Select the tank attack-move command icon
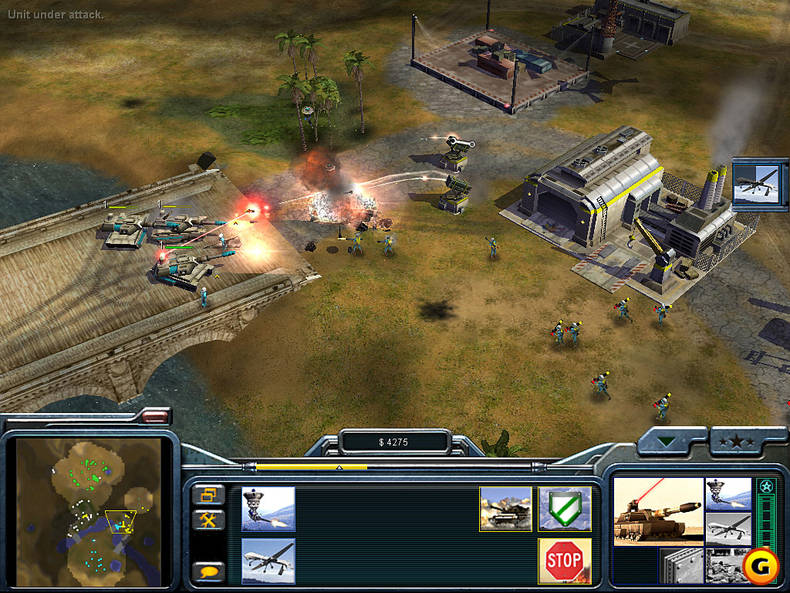The height and width of the screenshot is (593, 790). tap(505, 508)
